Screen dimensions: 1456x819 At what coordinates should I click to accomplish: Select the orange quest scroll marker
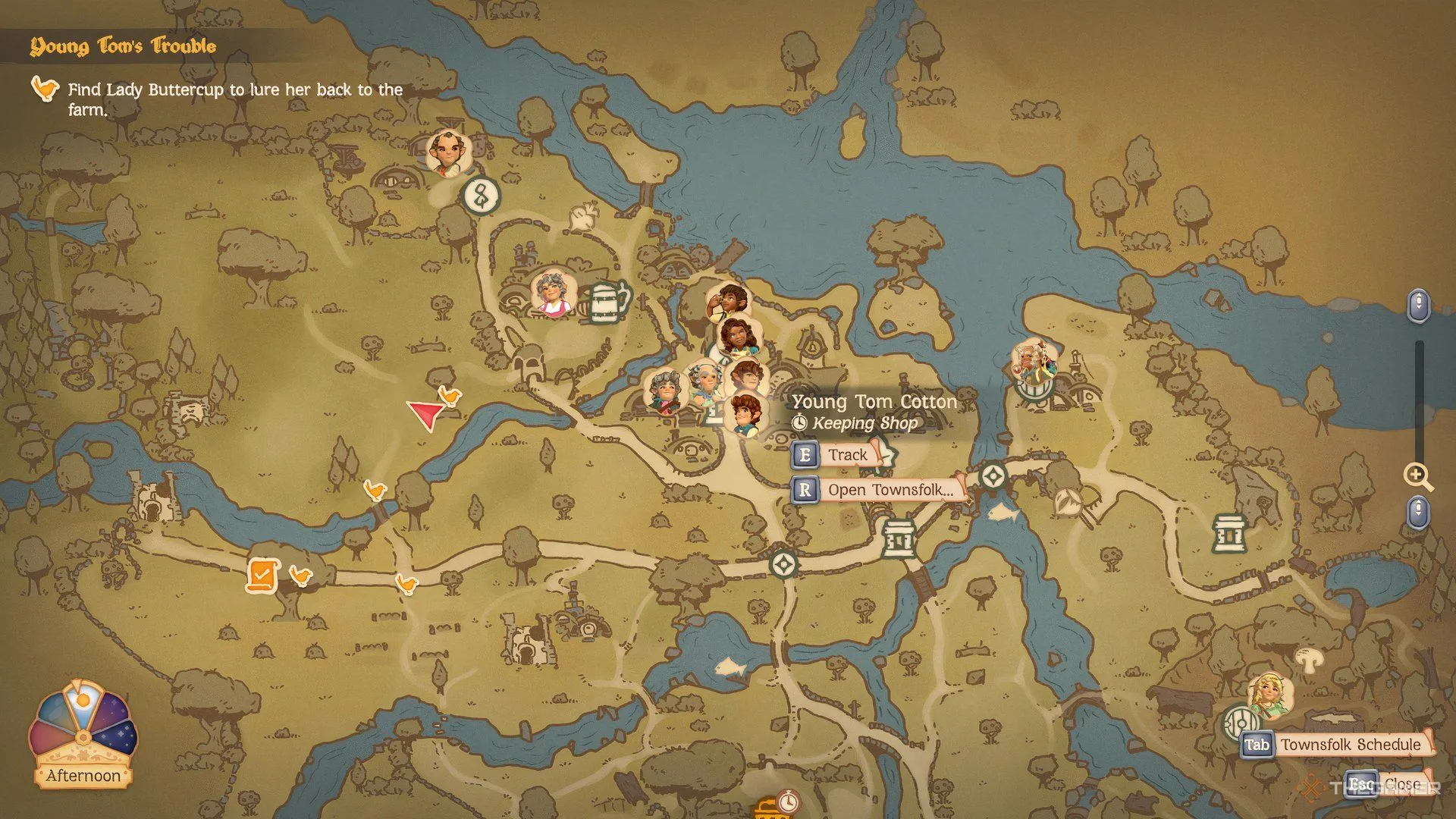[262, 576]
